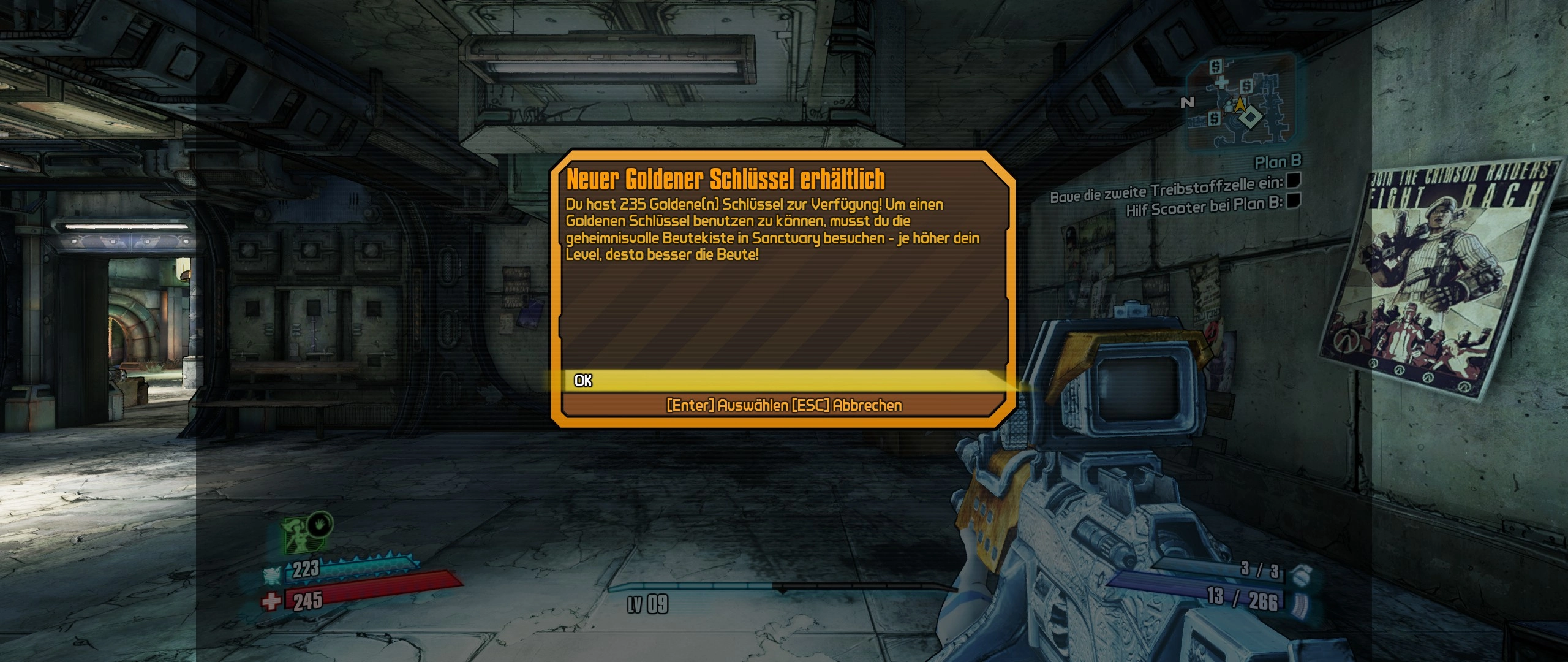Confirm the Golden Key dialog with OK

(x=583, y=381)
